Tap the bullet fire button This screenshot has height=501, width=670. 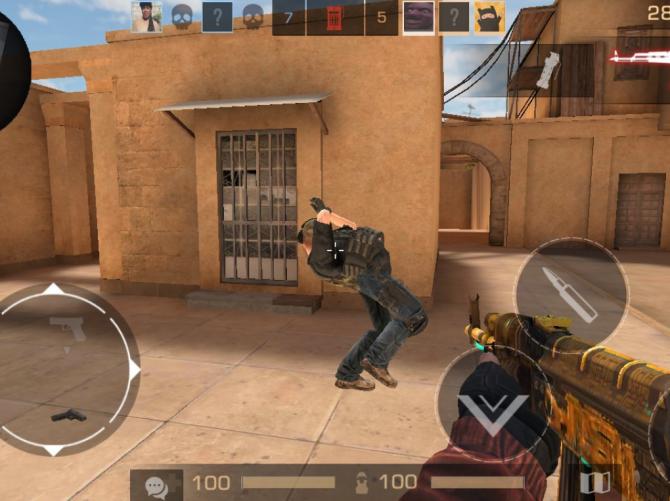[571, 293]
